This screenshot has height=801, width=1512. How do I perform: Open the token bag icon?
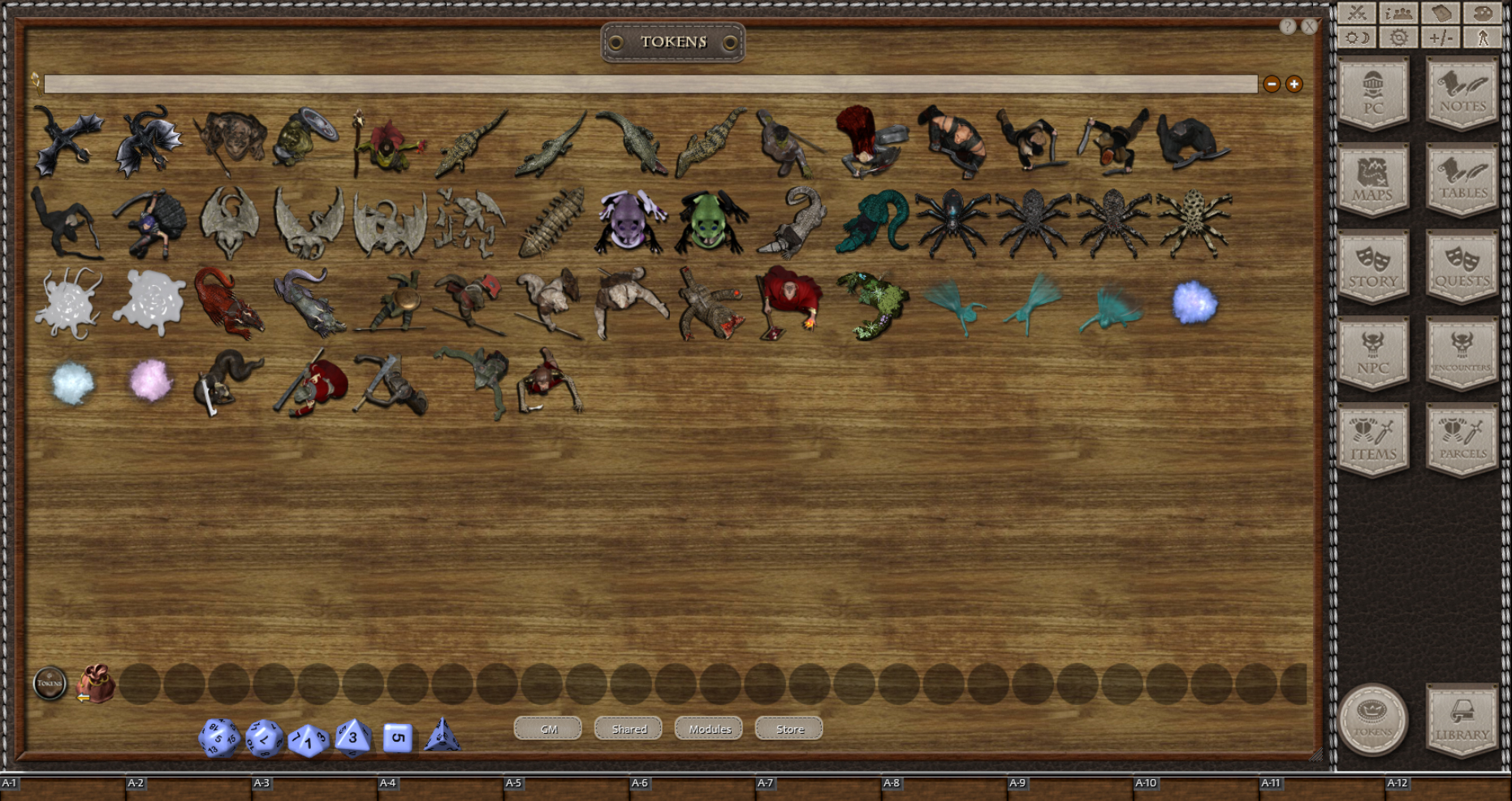[97, 685]
